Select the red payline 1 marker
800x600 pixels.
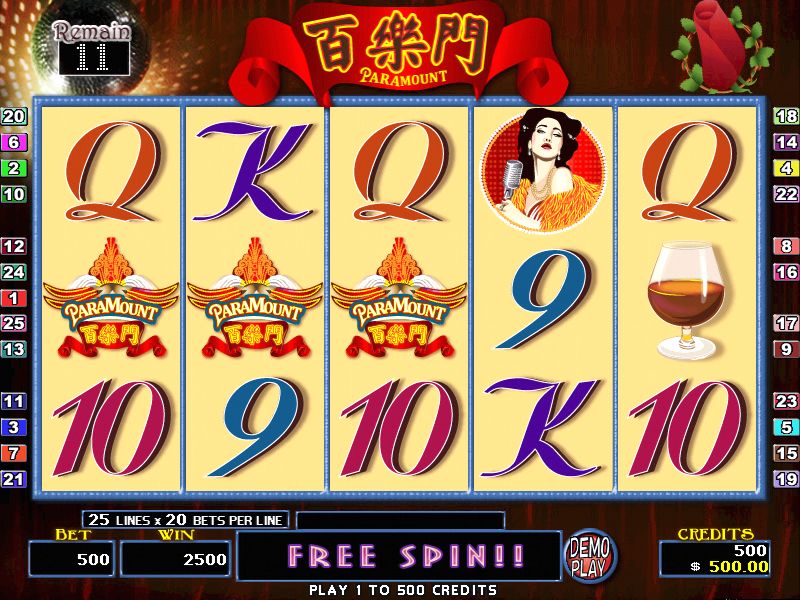pyautogui.click(x=14, y=298)
